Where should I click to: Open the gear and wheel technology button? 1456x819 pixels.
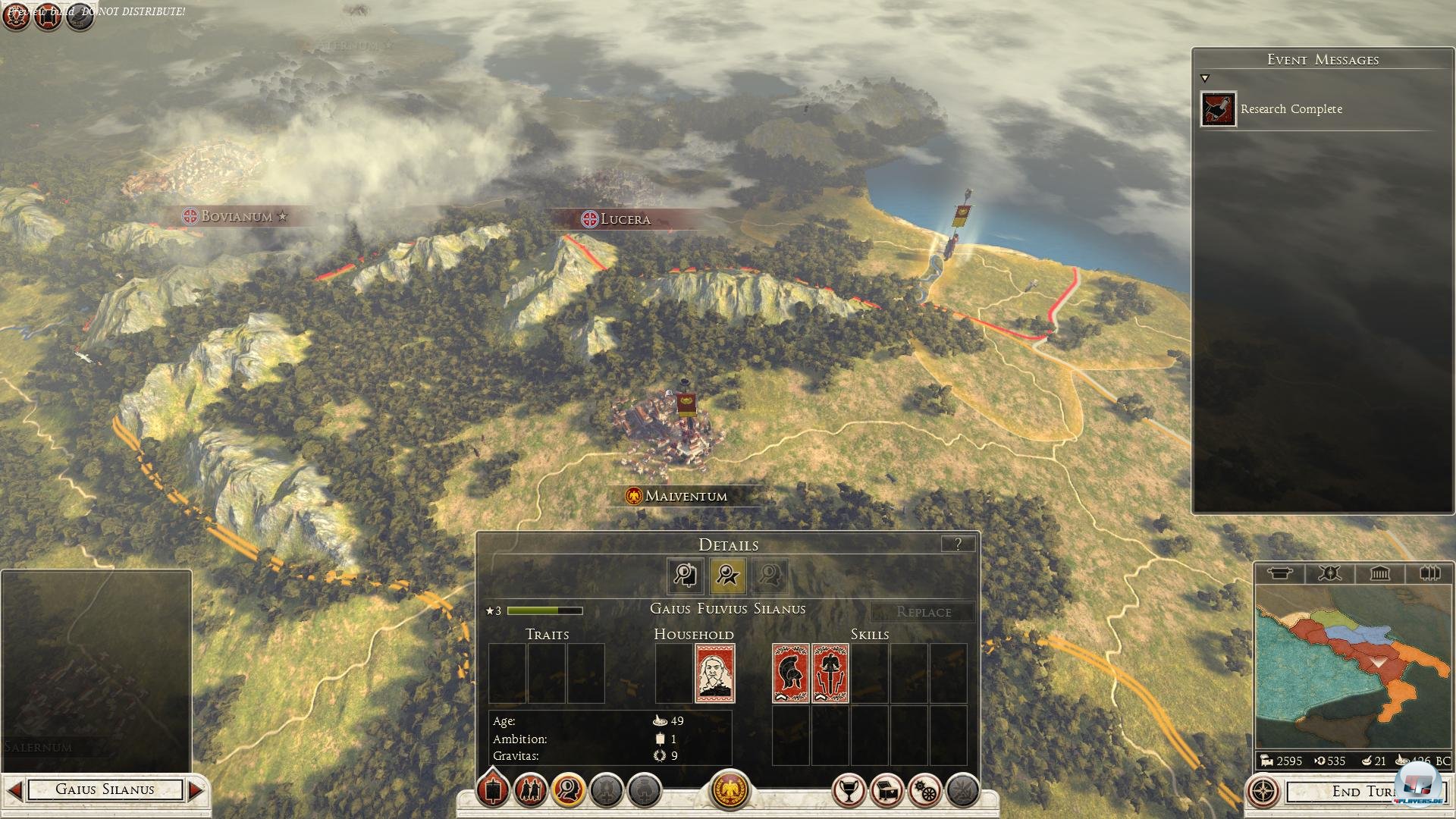click(924, 792)
